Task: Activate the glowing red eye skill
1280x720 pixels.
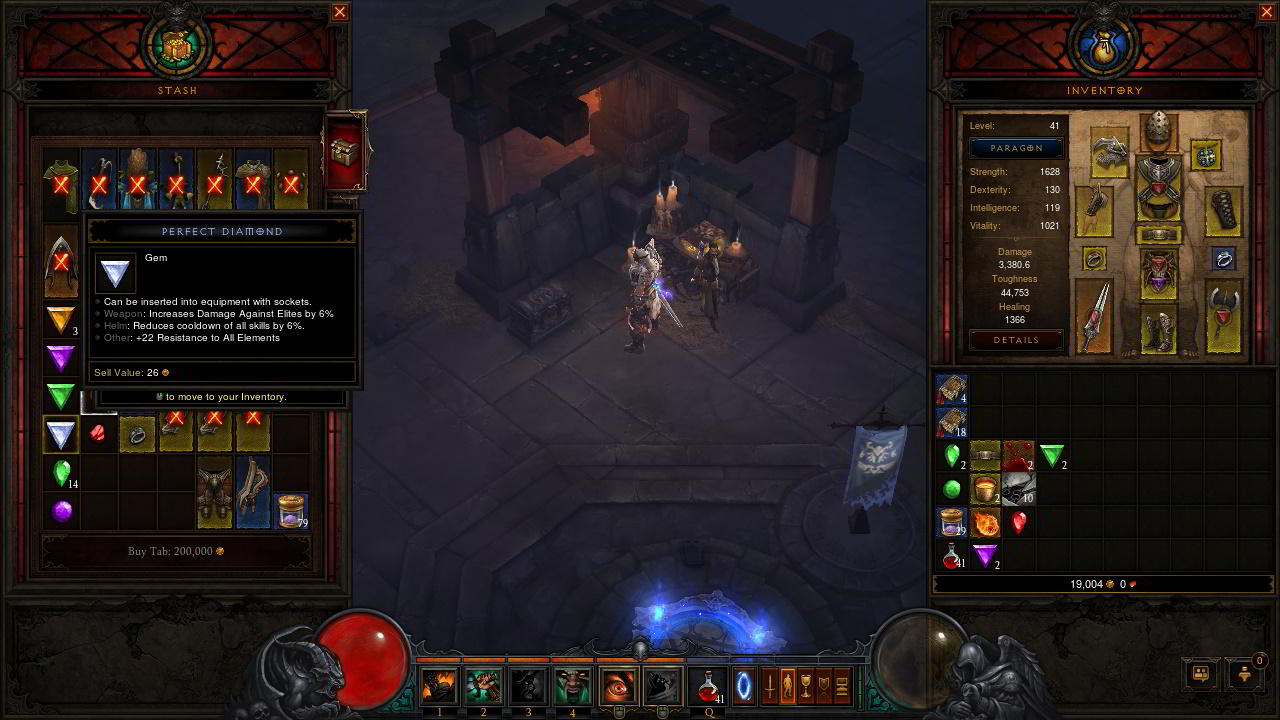Action: [x=618, y=686]
